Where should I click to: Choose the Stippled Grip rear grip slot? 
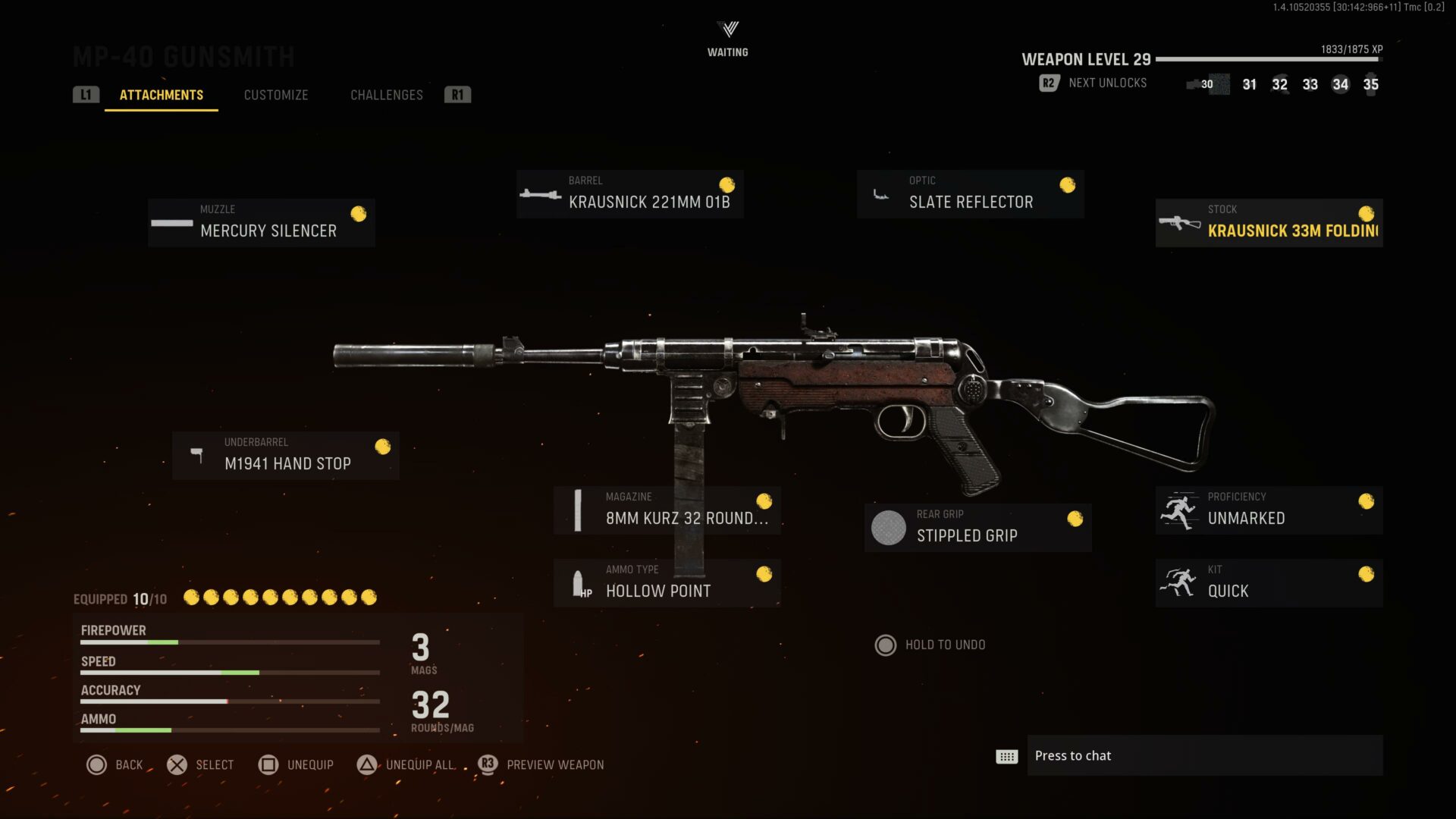click(977, 528)
